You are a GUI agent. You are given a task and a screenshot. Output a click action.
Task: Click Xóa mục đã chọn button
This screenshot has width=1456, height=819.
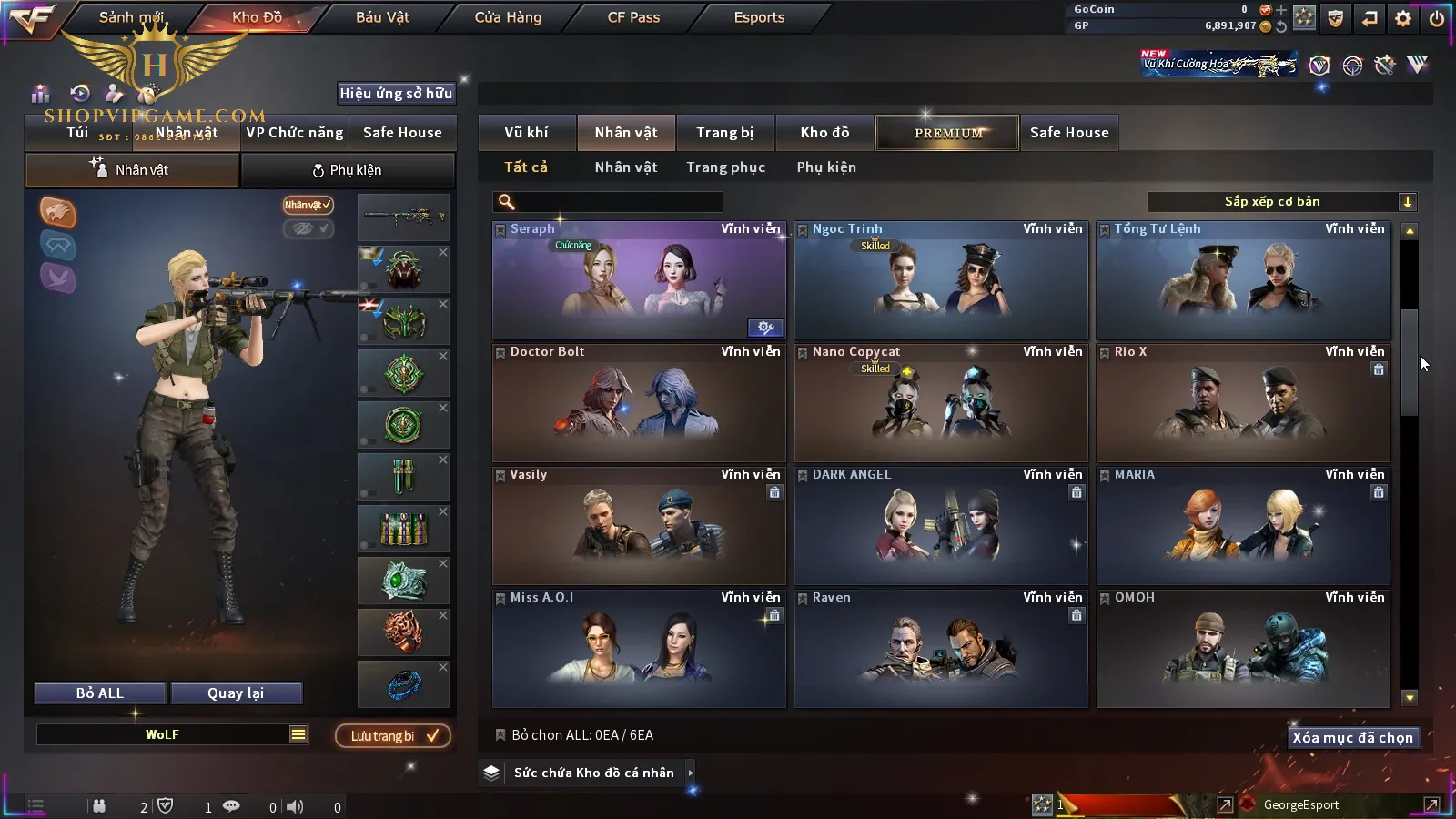click(x=1352, y=738)
